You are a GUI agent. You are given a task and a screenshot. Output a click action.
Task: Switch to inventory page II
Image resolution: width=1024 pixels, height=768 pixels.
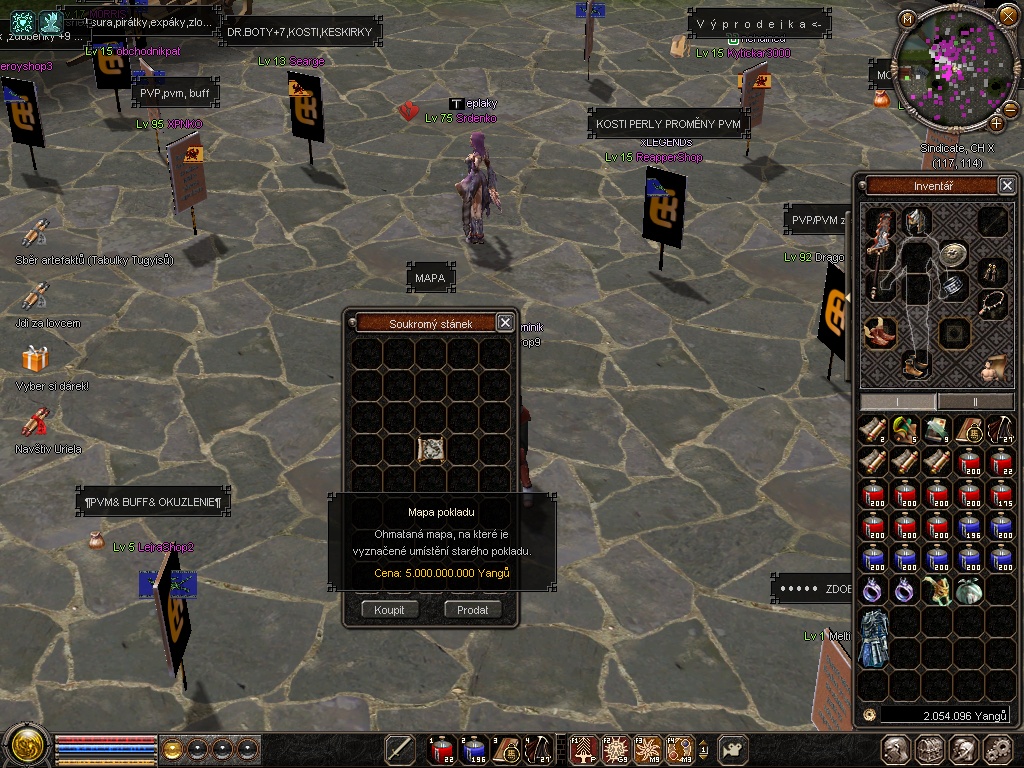point(975,401)
